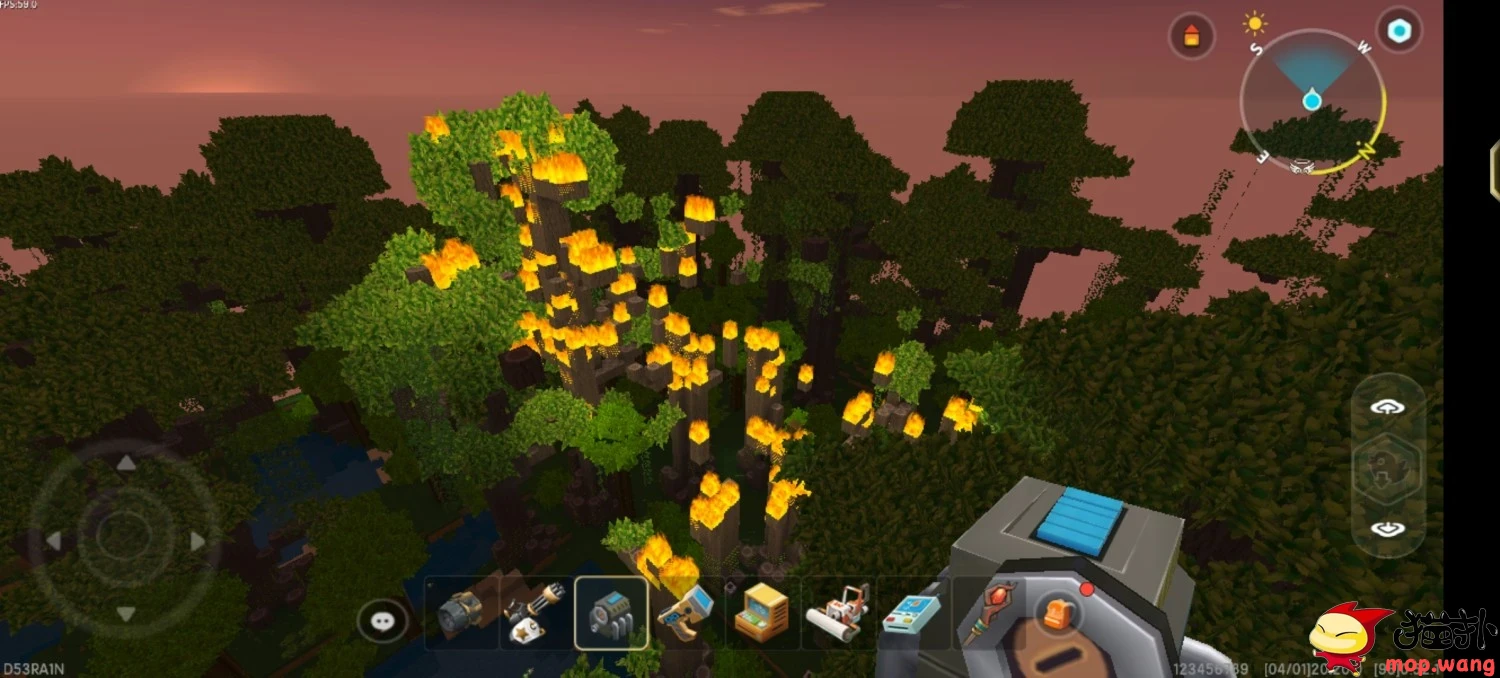Screen dimensions: 1500x678
Task: Toggle the hexagonal flight mode button
Action: (1388, 468)
